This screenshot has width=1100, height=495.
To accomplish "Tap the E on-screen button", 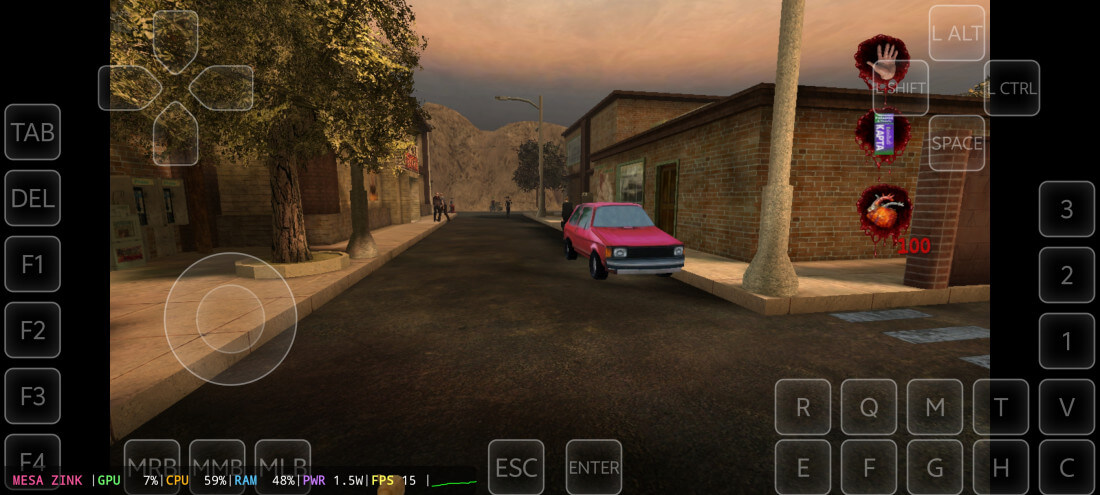I will pos(803,467).
